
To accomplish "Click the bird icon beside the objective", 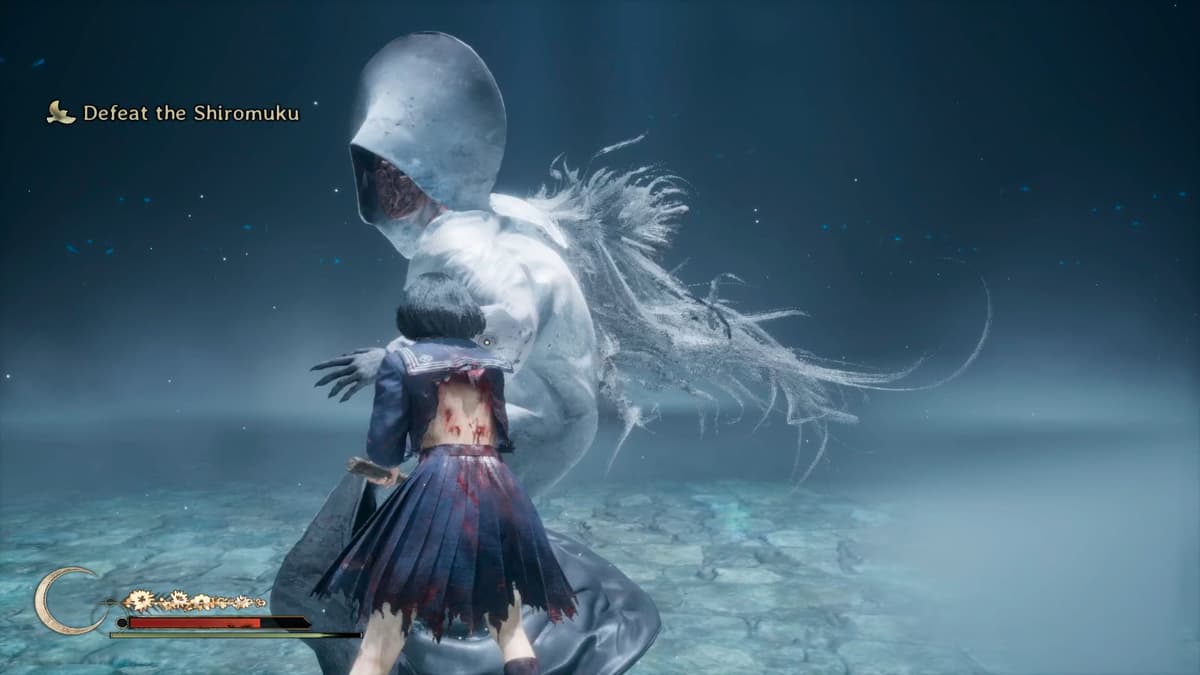I will point(61,113).
